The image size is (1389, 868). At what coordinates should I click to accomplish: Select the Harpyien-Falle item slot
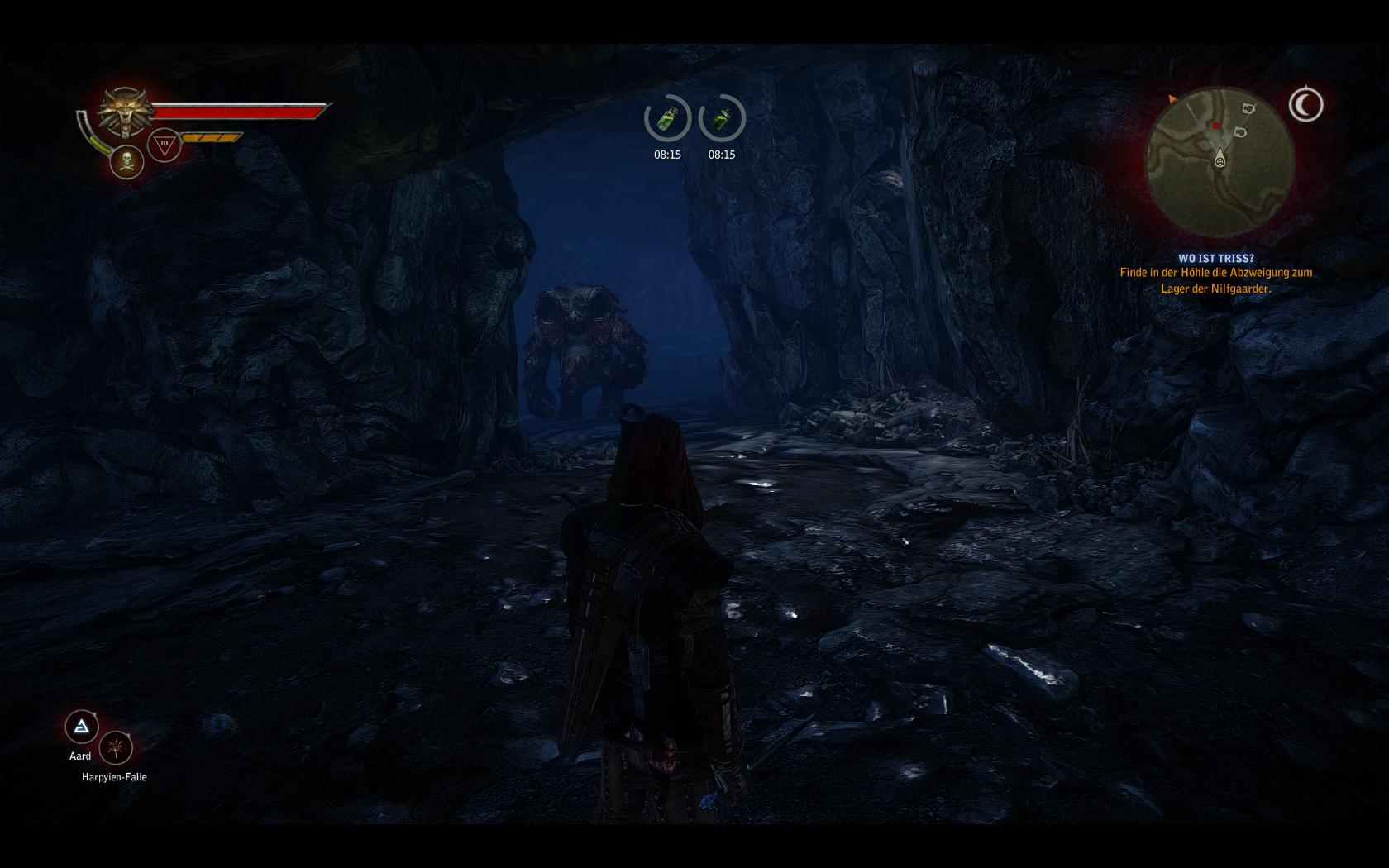point(116,748)
